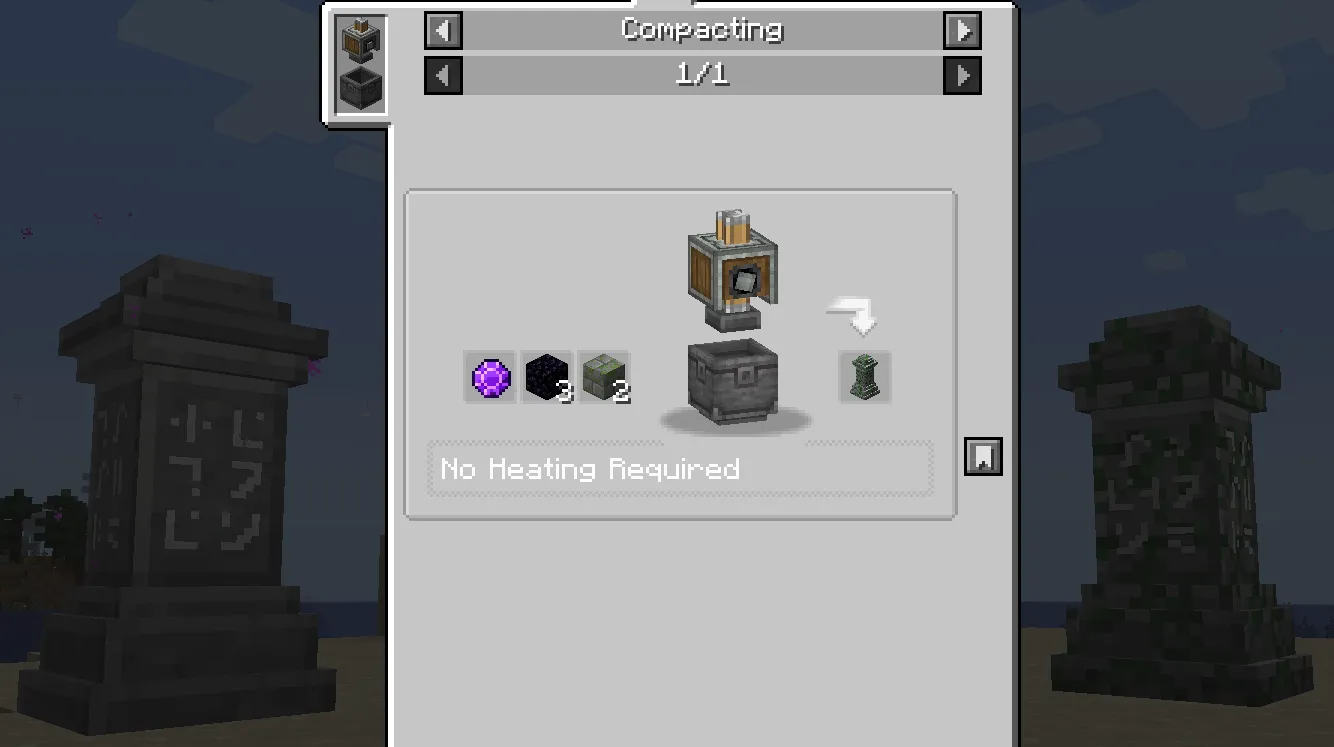Go to the previous recipe page

tap(443, 75)
